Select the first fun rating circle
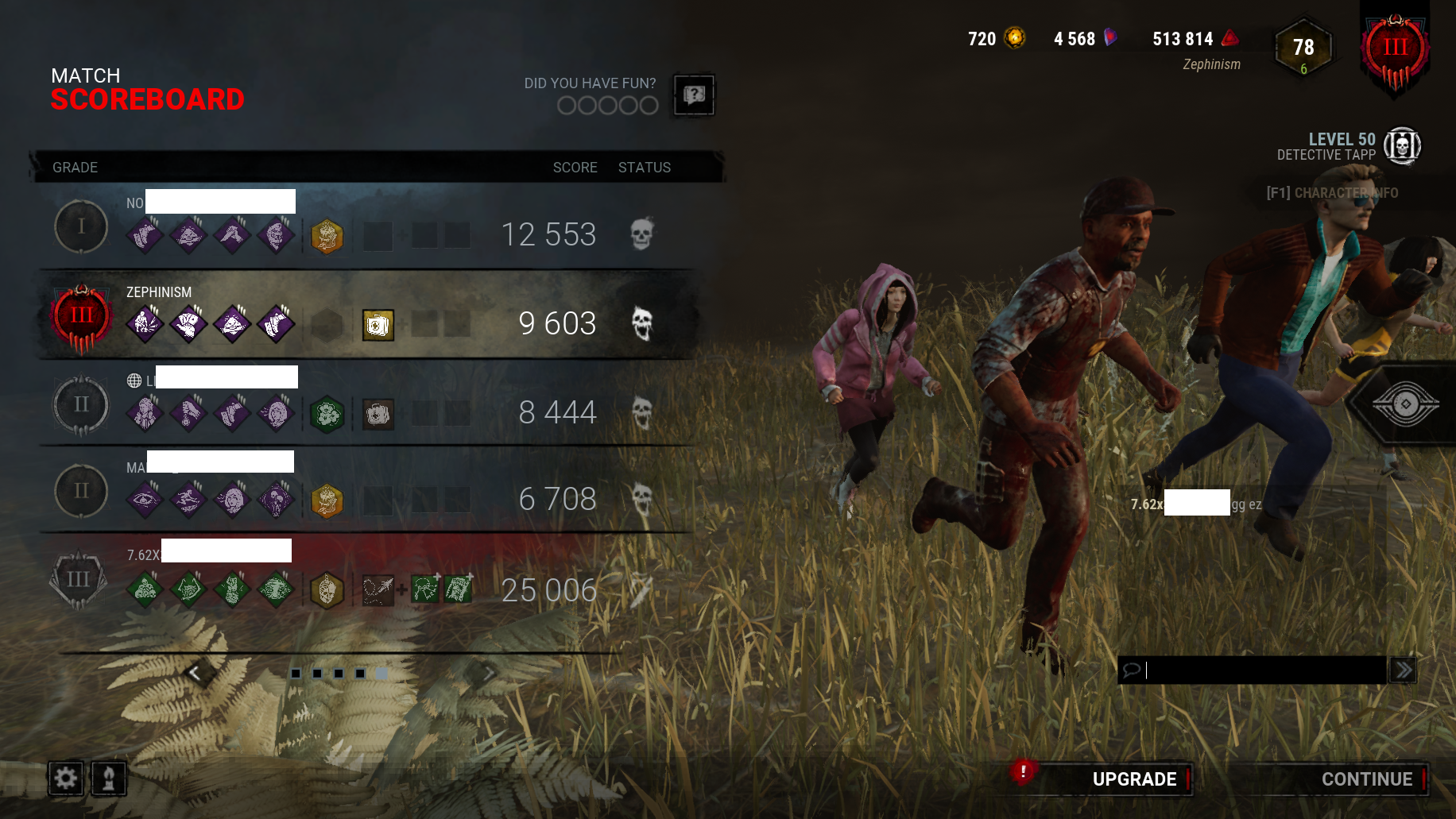The height and width of the screenshot is (819, 1456). tap(567, 106)
